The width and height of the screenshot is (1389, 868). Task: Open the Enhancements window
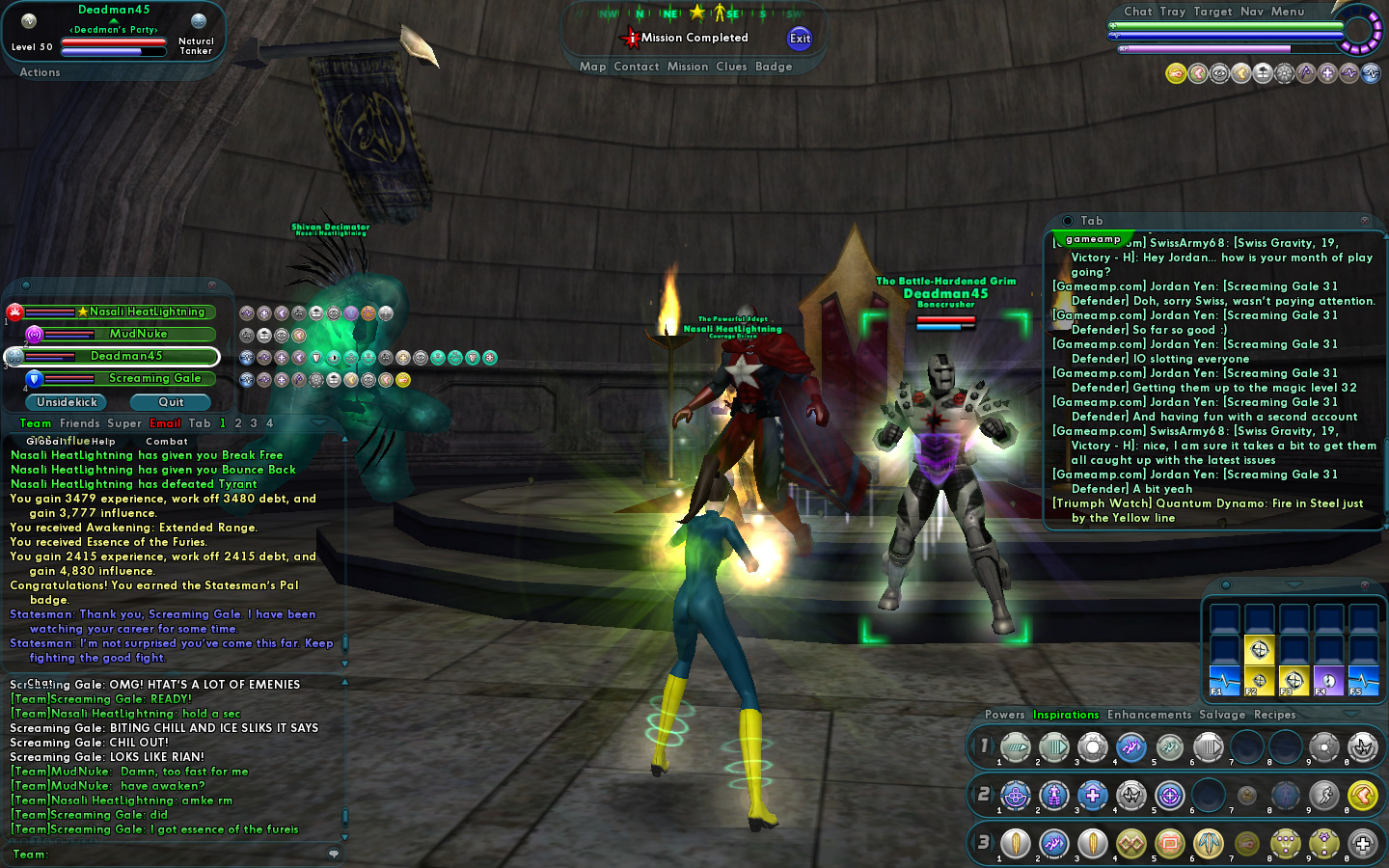click(1149, 715)
